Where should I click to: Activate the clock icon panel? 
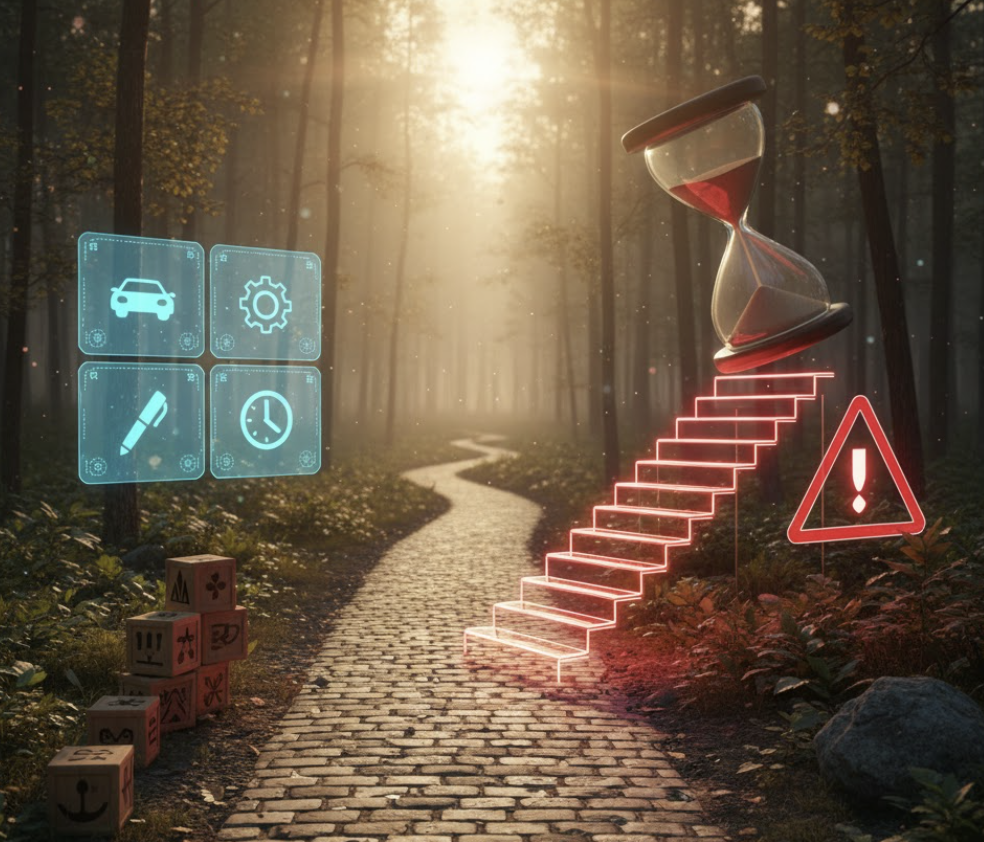click(x=266, y=420)
